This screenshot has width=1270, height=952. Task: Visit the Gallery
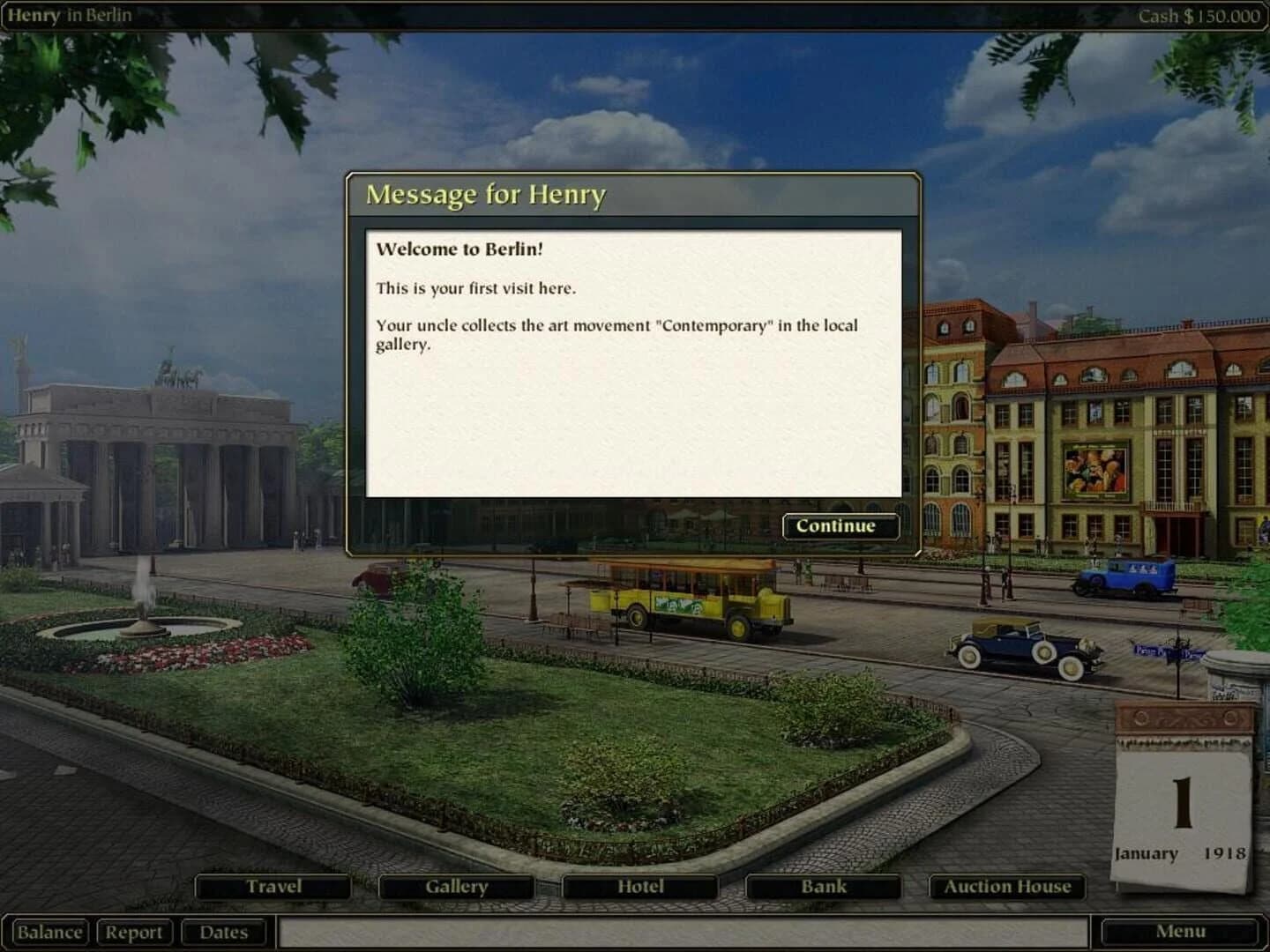tap(456, 886)
